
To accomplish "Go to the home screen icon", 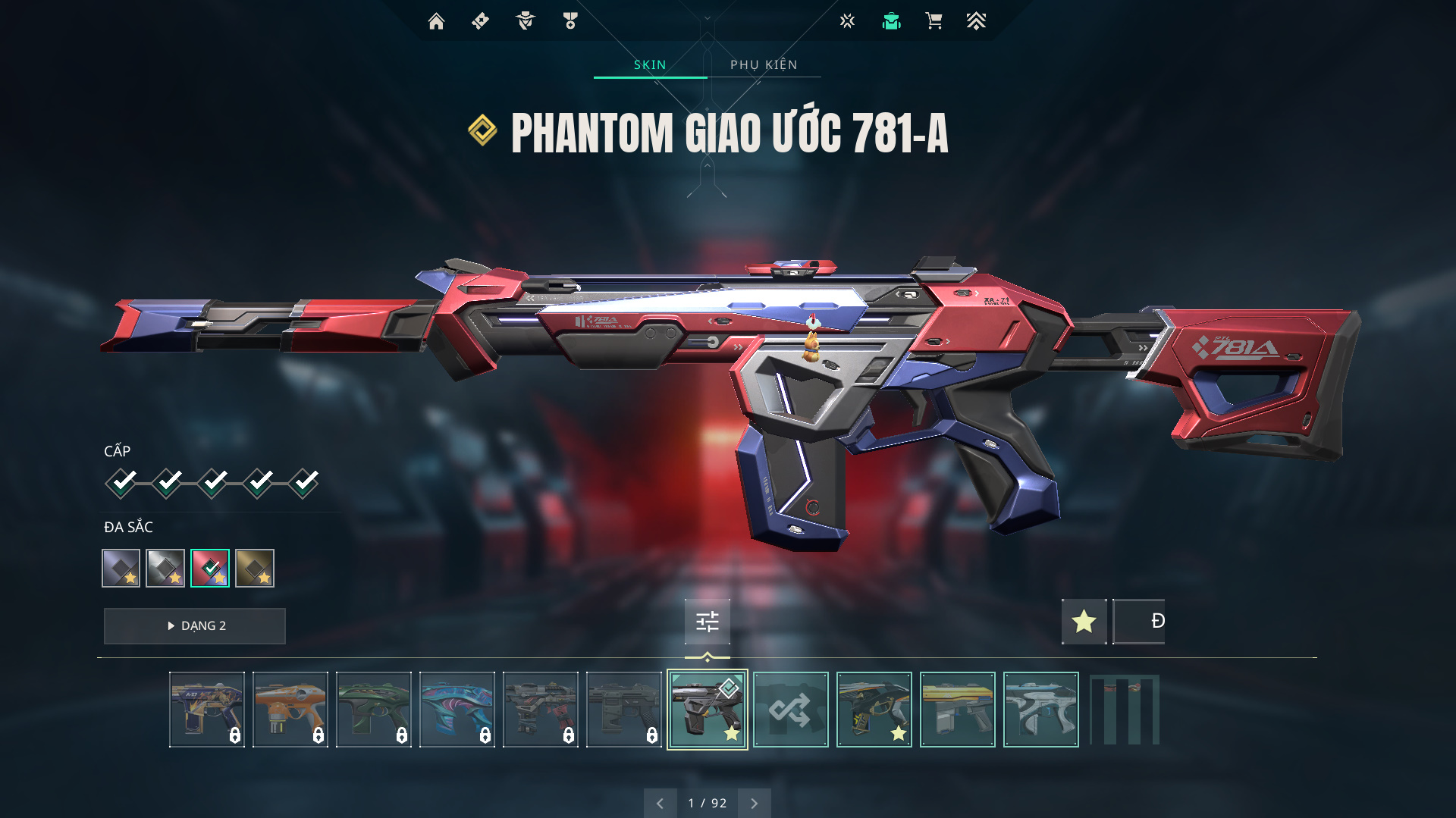I will (x=436, y=21).
